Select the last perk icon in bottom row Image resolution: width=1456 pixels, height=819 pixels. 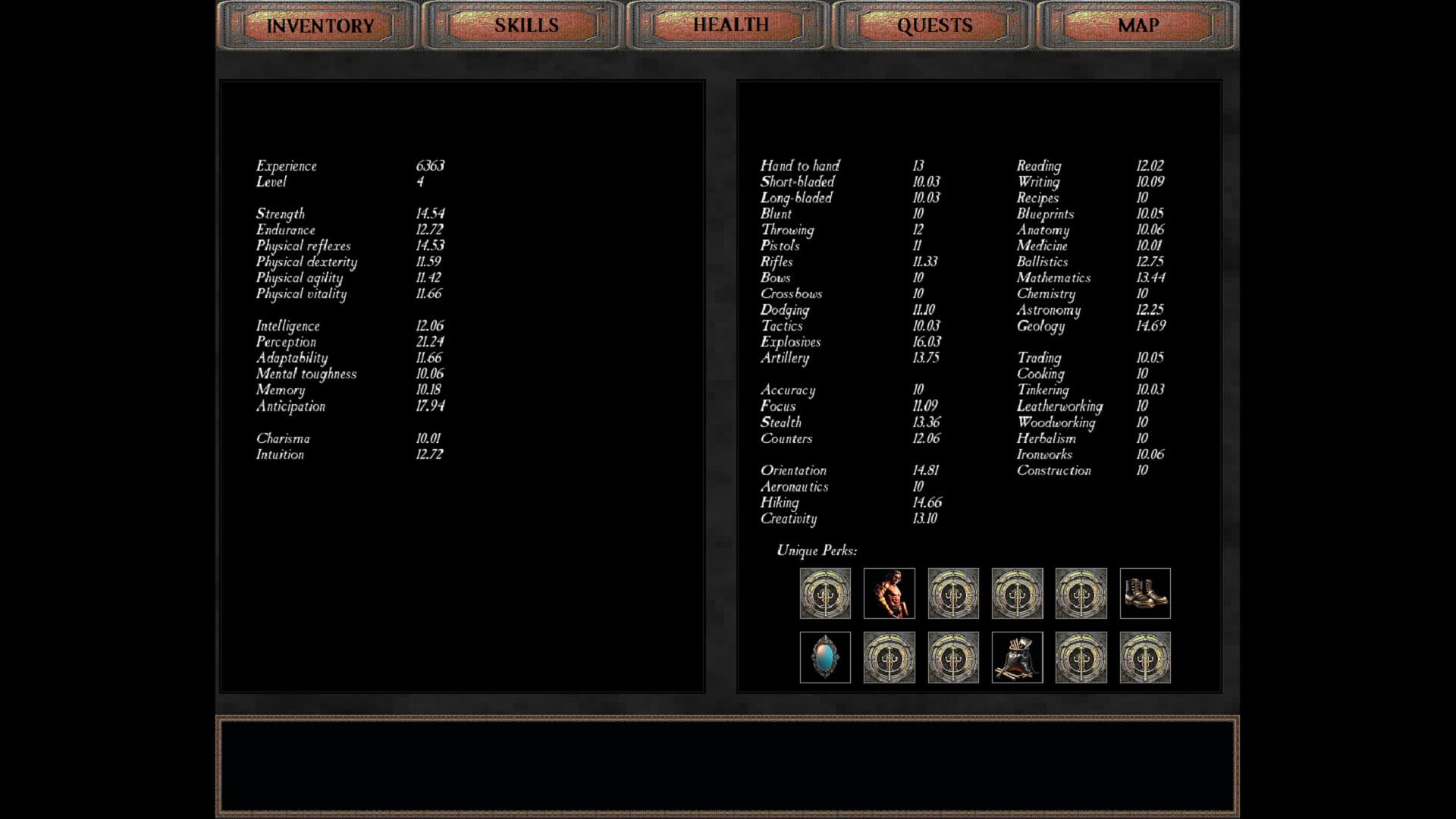1144,658
